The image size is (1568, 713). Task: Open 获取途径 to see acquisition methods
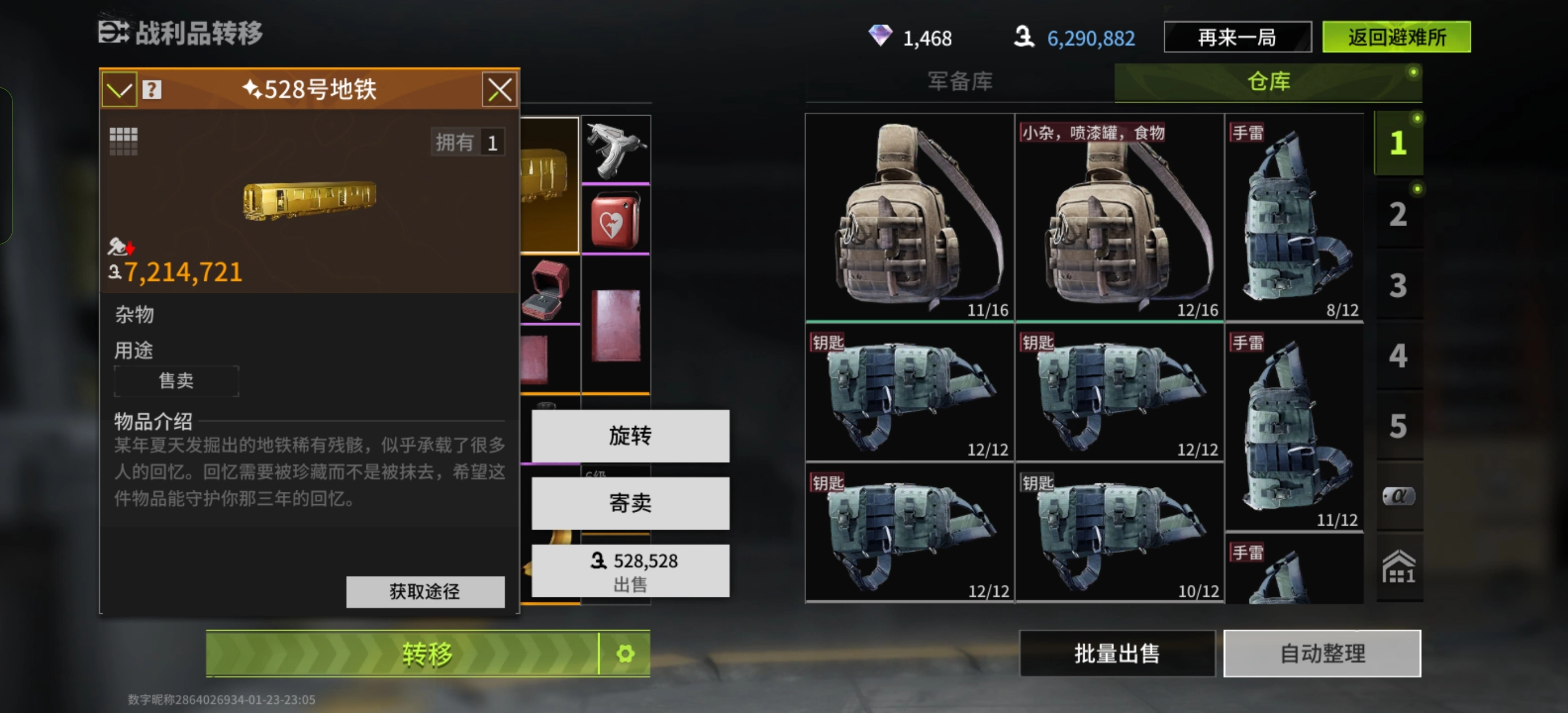(x=424, y=591)
